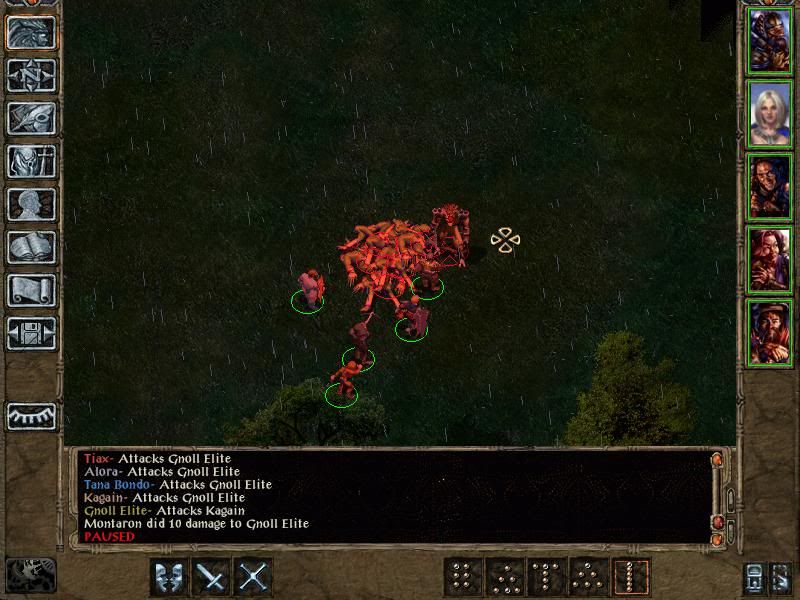Image resolution: width=800 pixels, height=600 pixels.
Task: Return to game via the face icon
Action: pyautogui.click(x=31, y=32)
